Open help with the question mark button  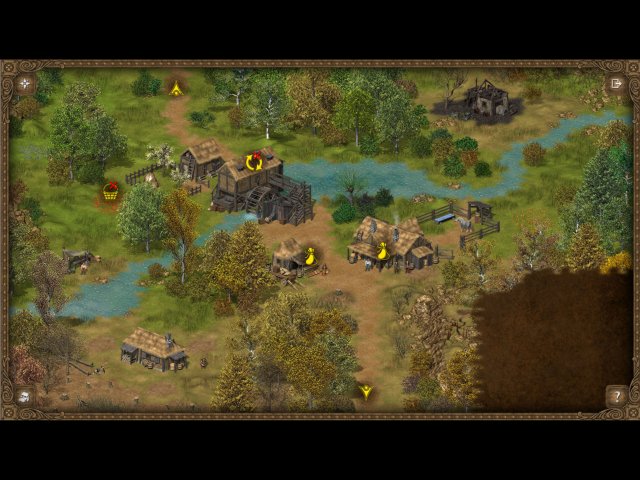(x=616, y=397)
